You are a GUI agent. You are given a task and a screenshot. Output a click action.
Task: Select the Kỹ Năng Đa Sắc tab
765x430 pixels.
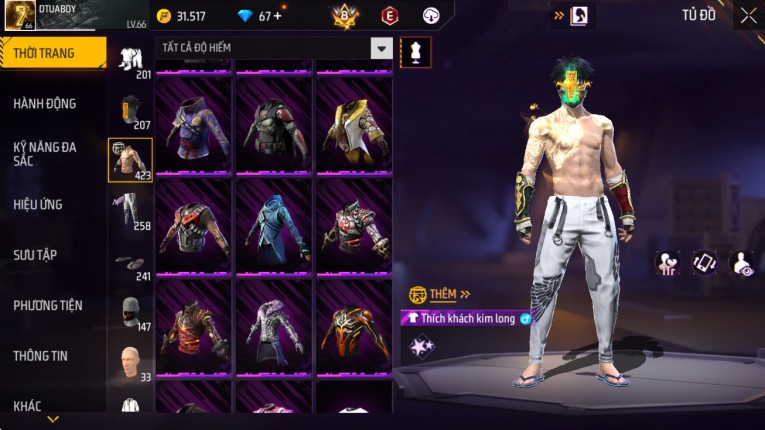tap(45, 153)
